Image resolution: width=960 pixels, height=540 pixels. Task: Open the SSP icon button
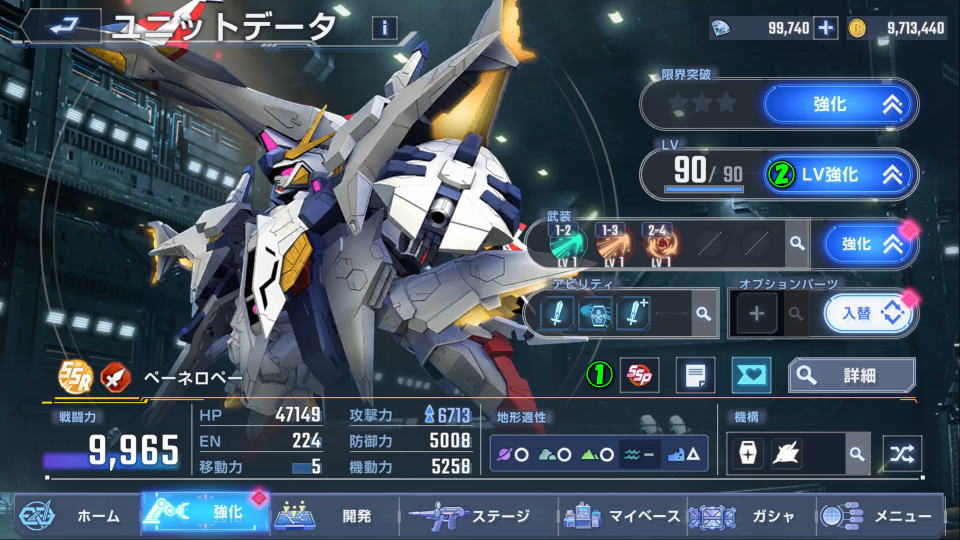click(x=639, y=375)
